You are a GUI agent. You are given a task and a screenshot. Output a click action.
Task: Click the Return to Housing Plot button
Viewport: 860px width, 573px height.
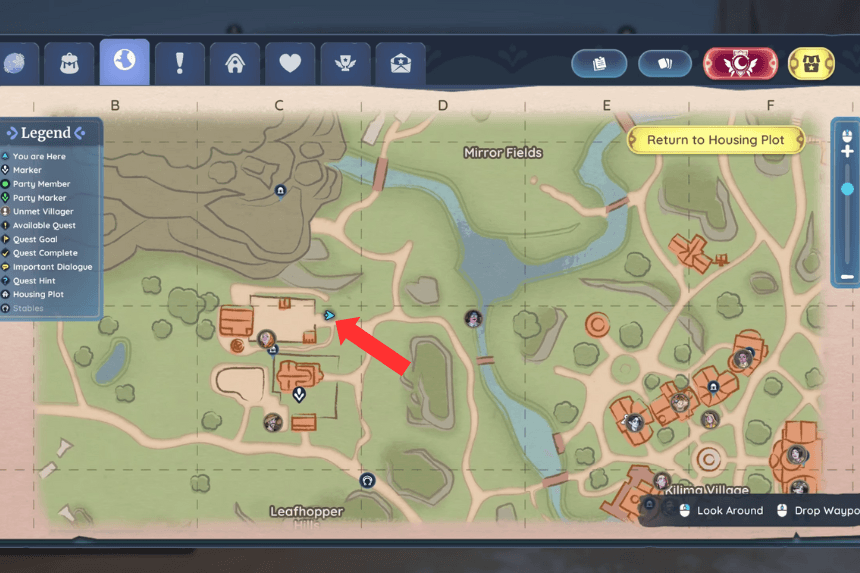pyautogui.click(x=715, y=140)
